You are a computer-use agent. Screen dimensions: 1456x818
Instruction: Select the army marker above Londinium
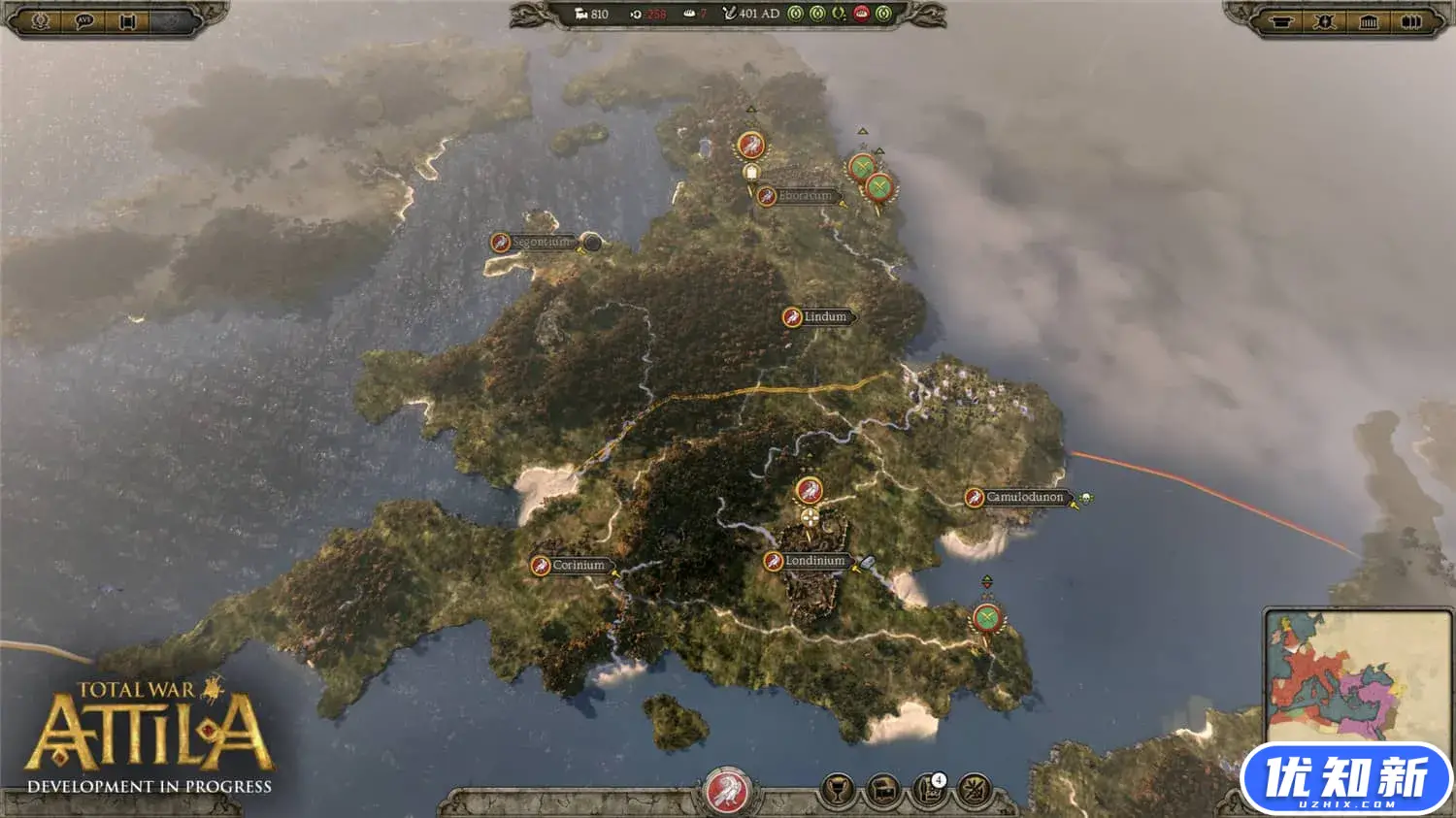[x=809, y=491]
